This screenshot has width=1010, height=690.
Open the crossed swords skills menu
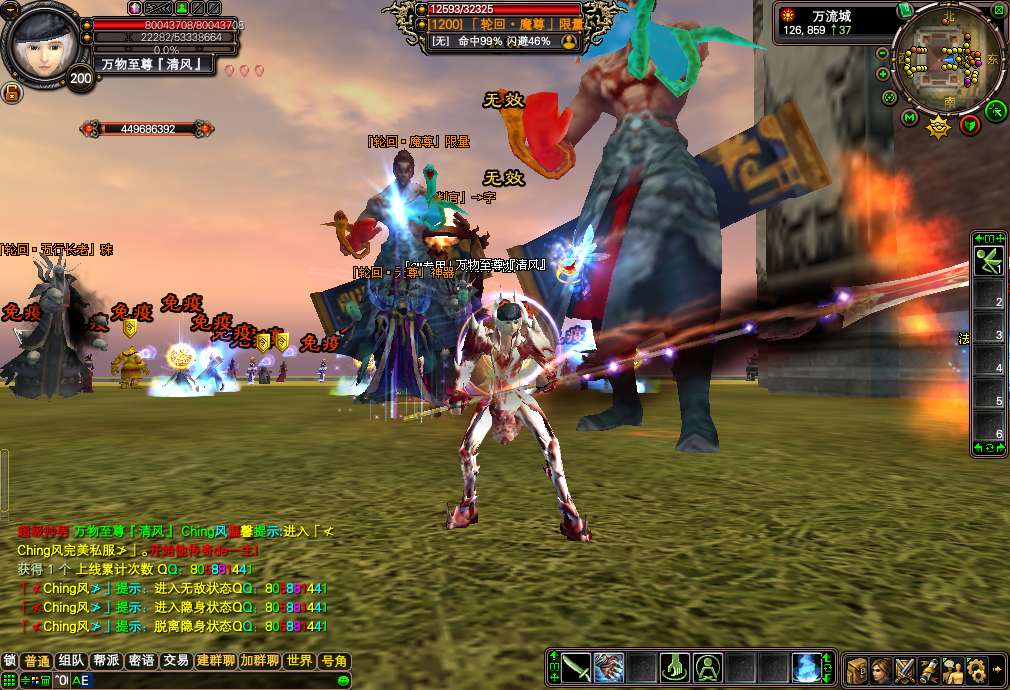tap(905, 669)
